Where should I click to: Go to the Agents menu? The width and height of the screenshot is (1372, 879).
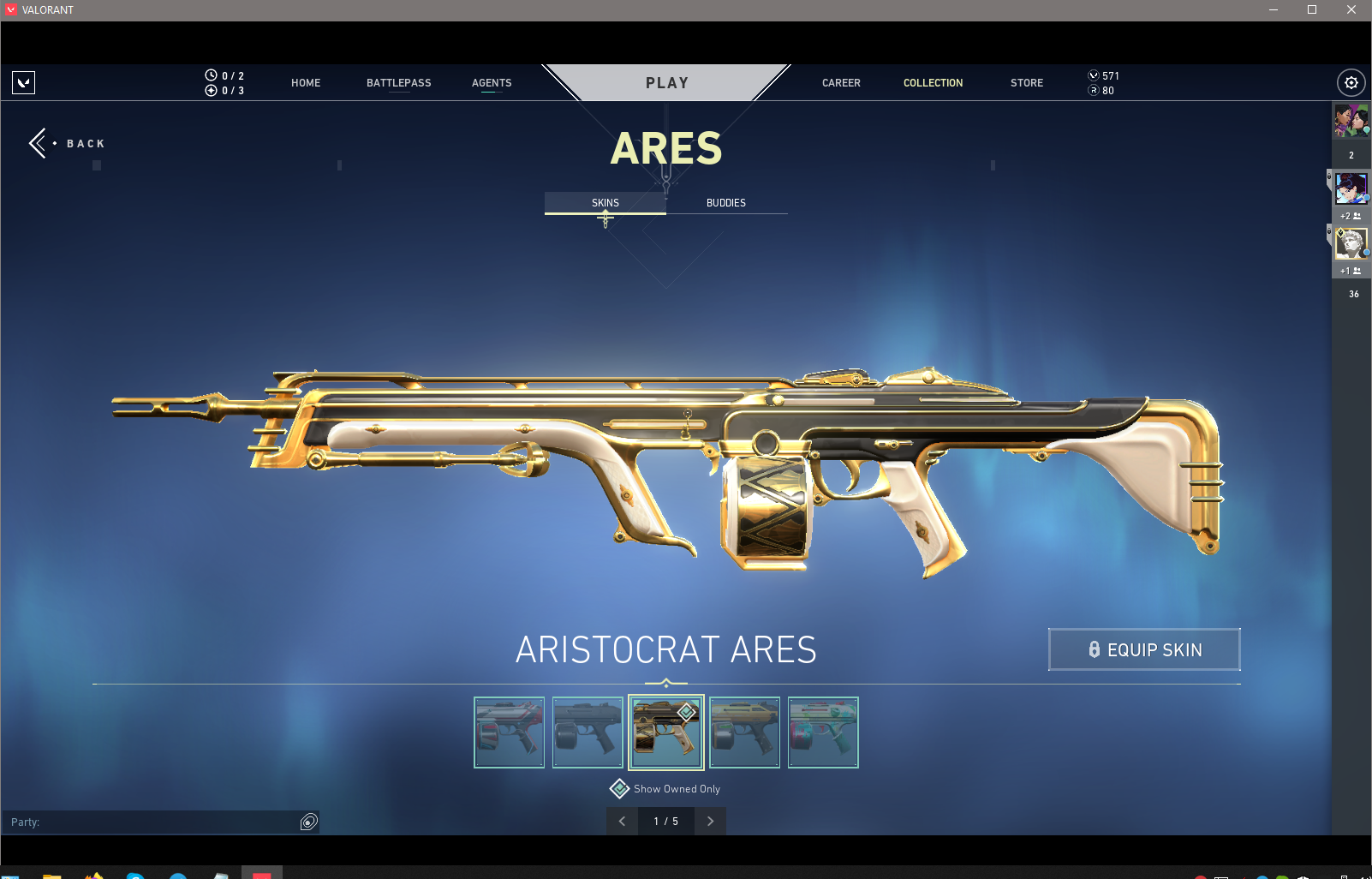point(492,83)
